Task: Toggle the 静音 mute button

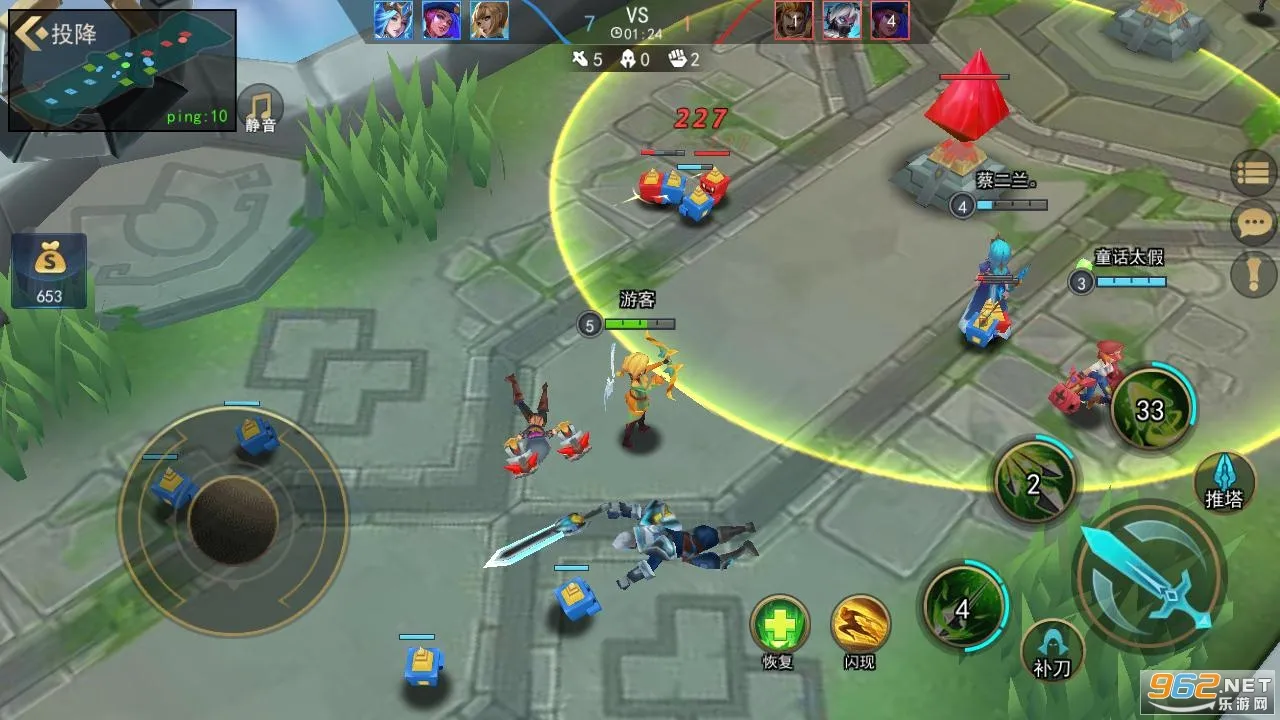Action: coord(261,109)
